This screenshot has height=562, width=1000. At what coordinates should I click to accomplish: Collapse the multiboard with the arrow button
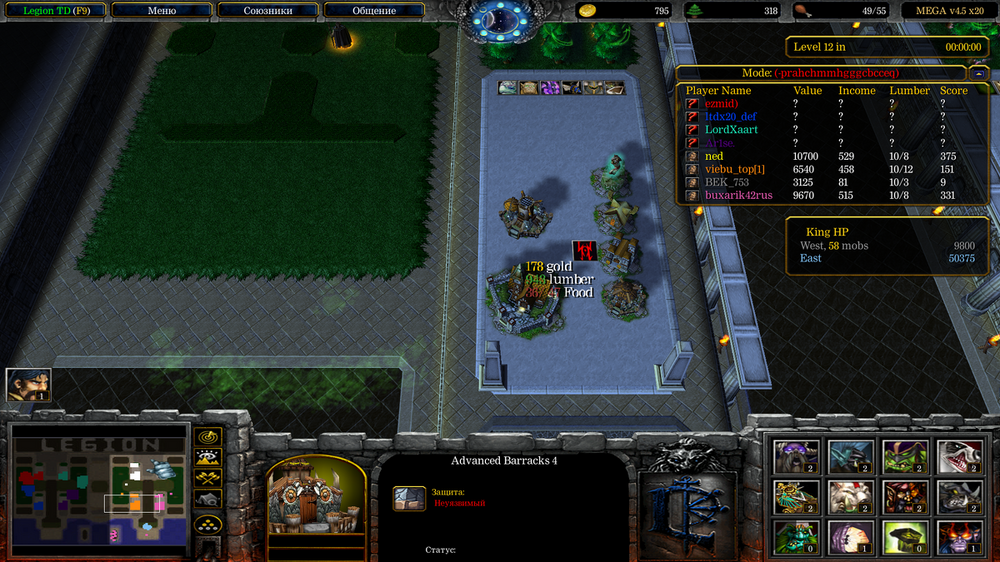976,73
